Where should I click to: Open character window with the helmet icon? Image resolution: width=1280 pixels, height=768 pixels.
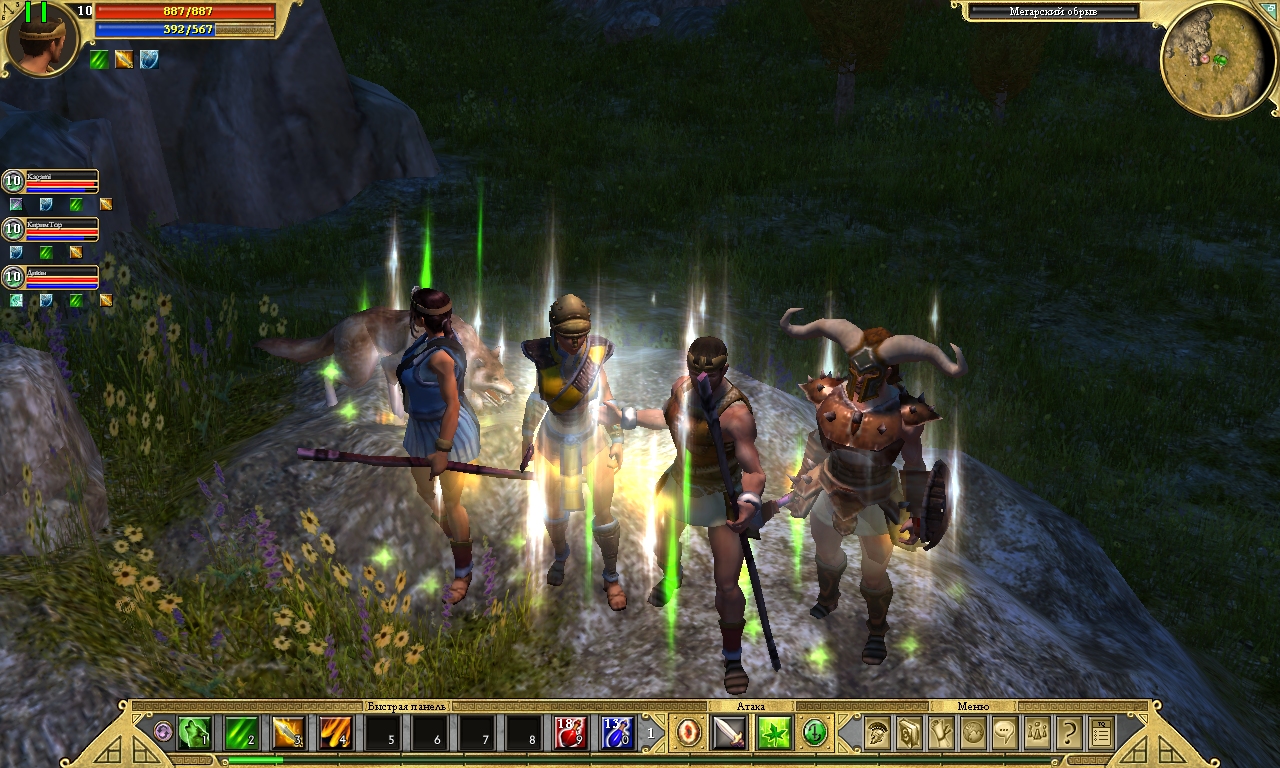coord(876,731)
